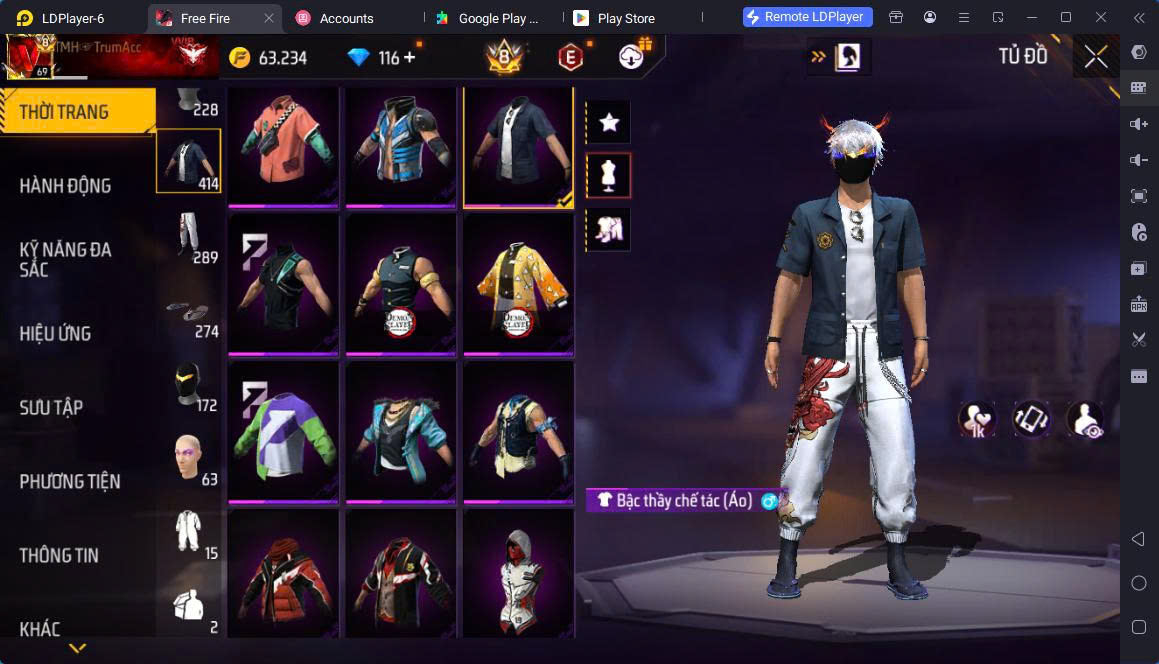Pick the salmon pink shirt with bag

tap(283, 146)
